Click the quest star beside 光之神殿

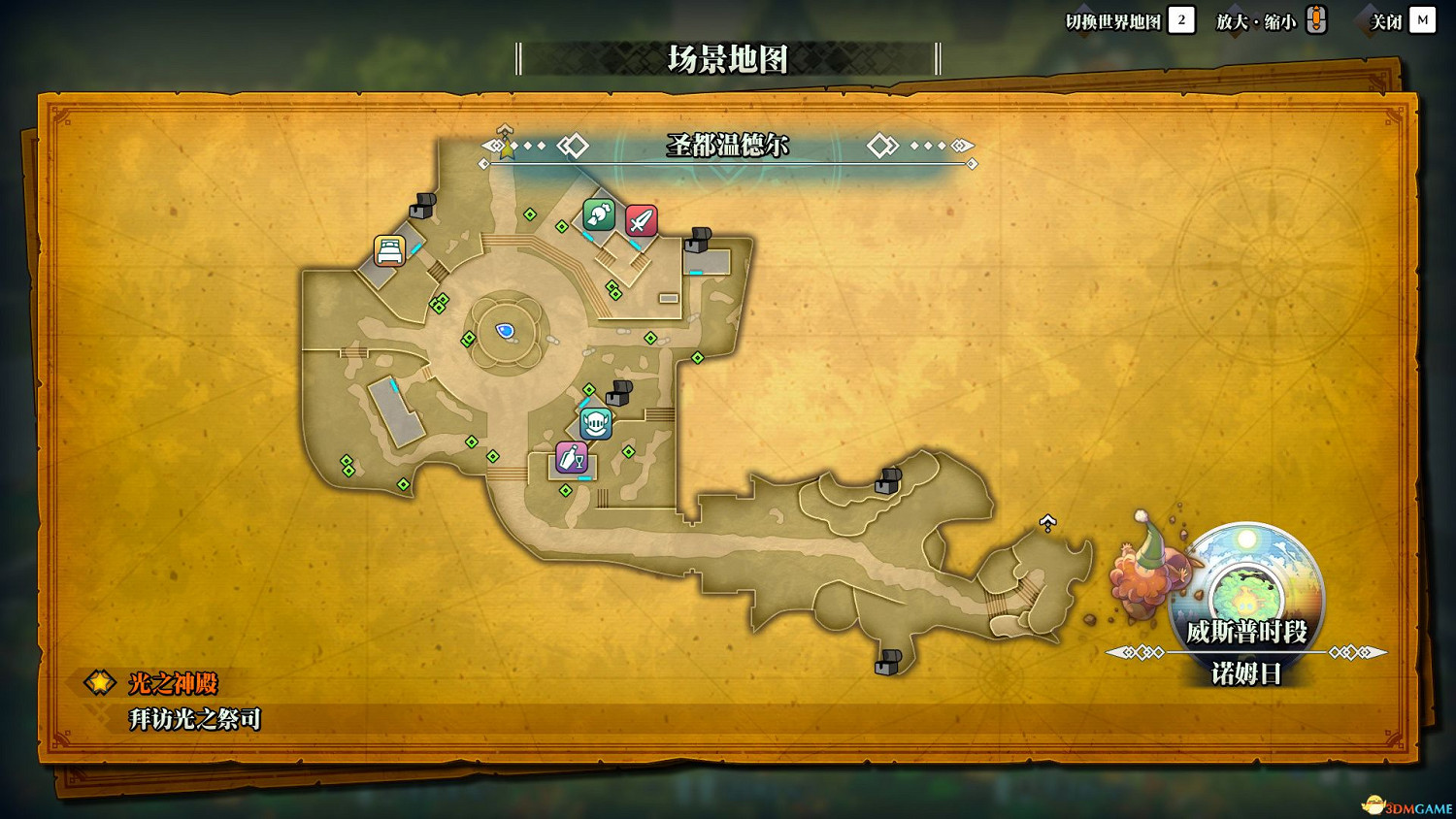pyautogui.click(x=98, y=683)
